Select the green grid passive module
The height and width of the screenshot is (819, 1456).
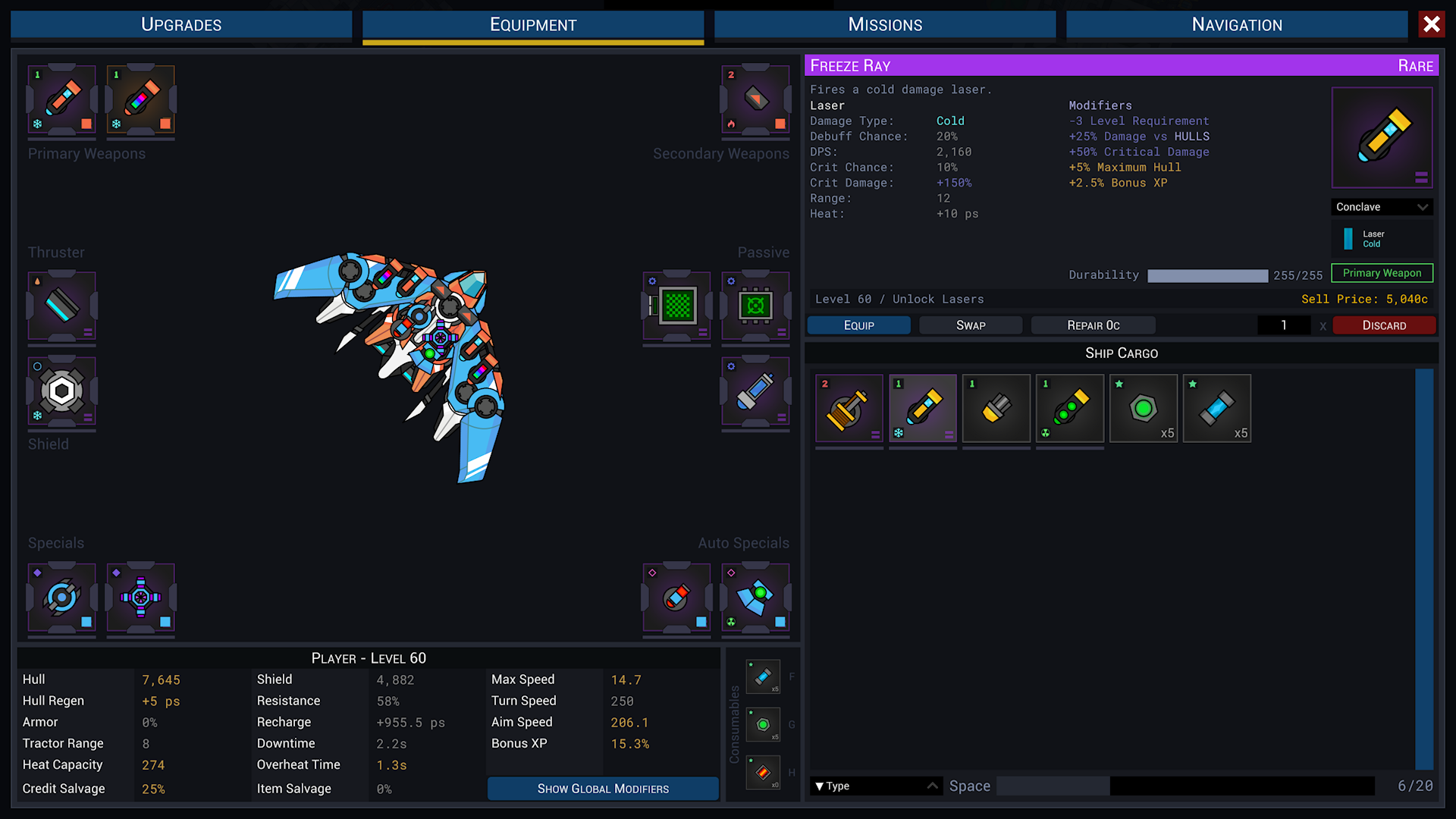click(676, 306)
